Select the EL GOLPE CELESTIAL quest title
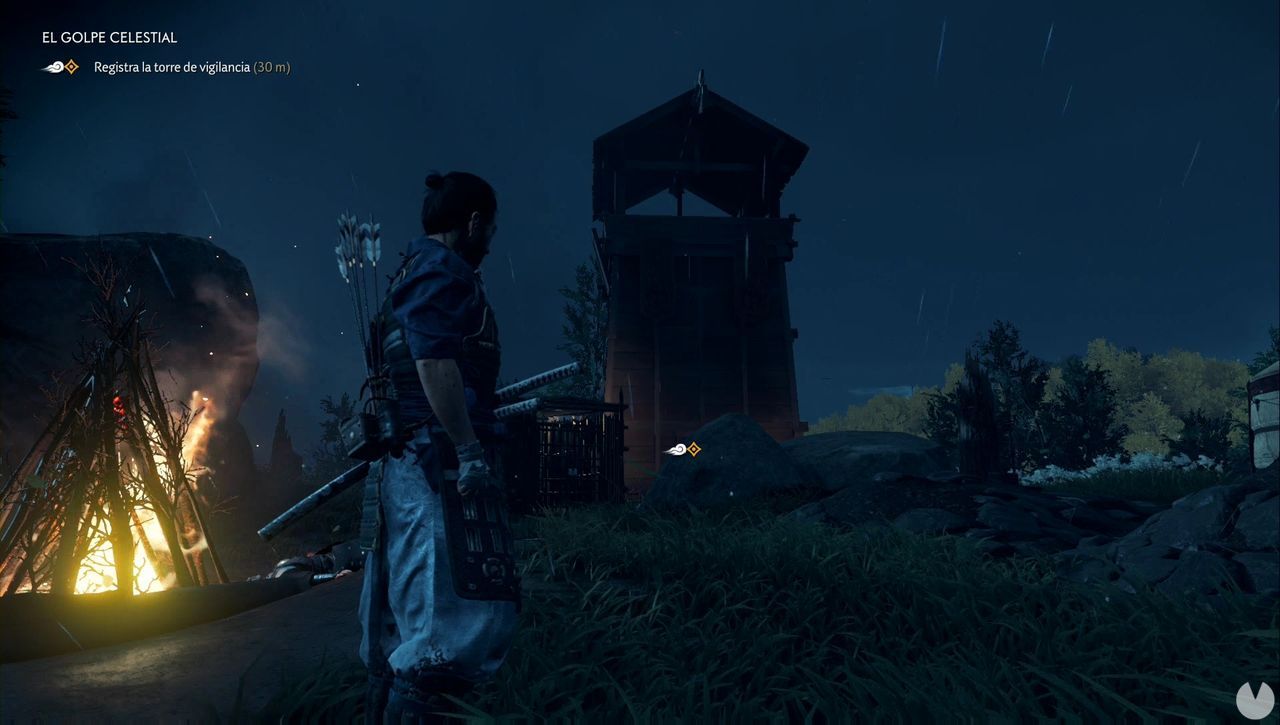 [x=109, y=37]
